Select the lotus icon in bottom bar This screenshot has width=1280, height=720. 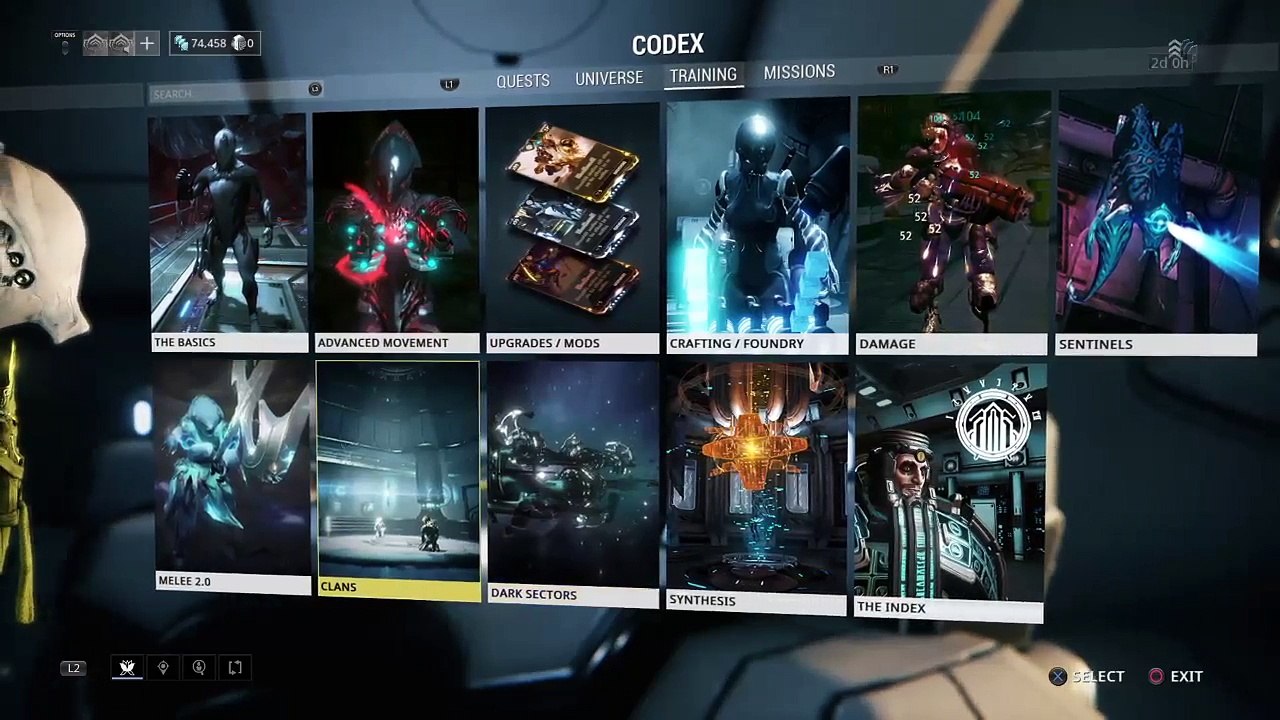pyautogui.click(x=127, y=667)
